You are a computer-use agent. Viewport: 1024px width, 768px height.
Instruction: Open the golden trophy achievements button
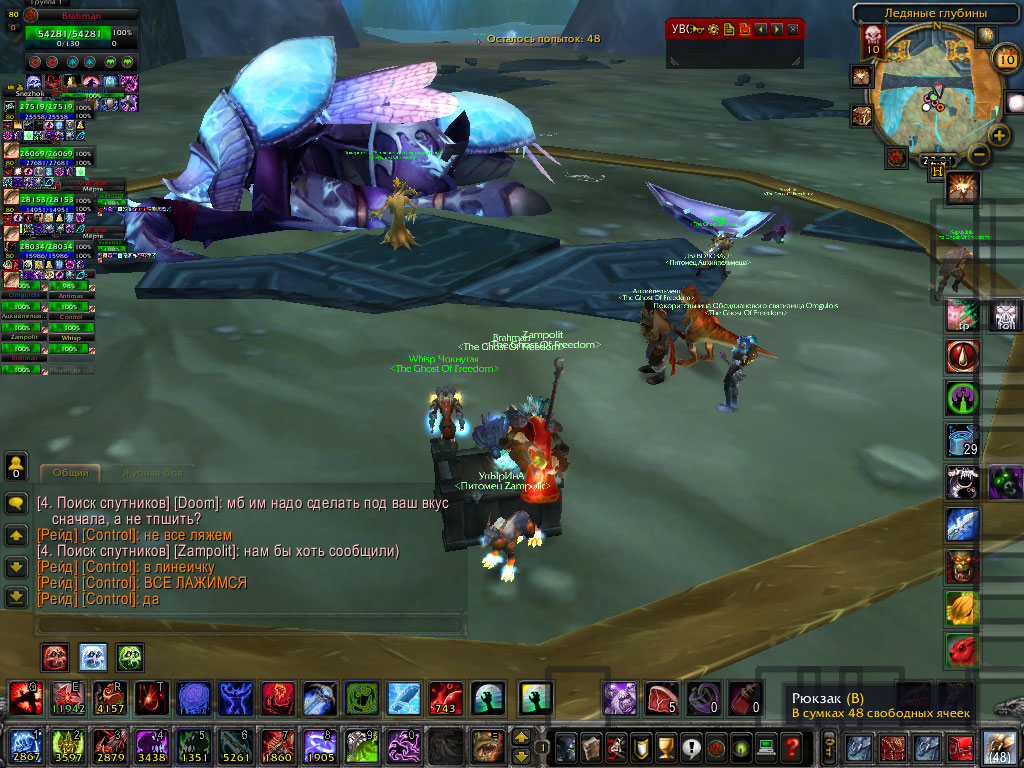(x=662, y=746)
